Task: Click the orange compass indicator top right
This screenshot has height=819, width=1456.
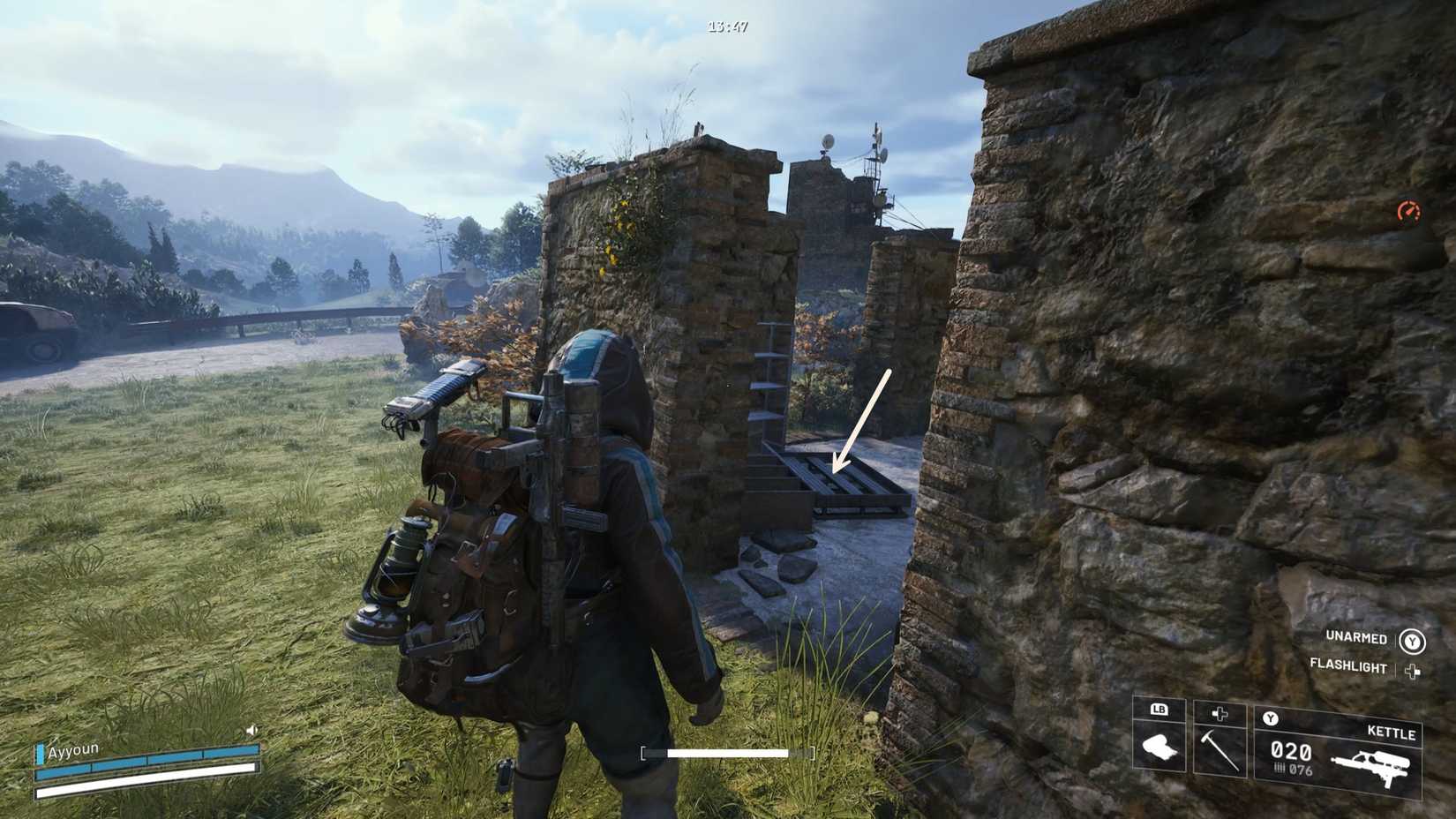Action: click(1410, 210)
